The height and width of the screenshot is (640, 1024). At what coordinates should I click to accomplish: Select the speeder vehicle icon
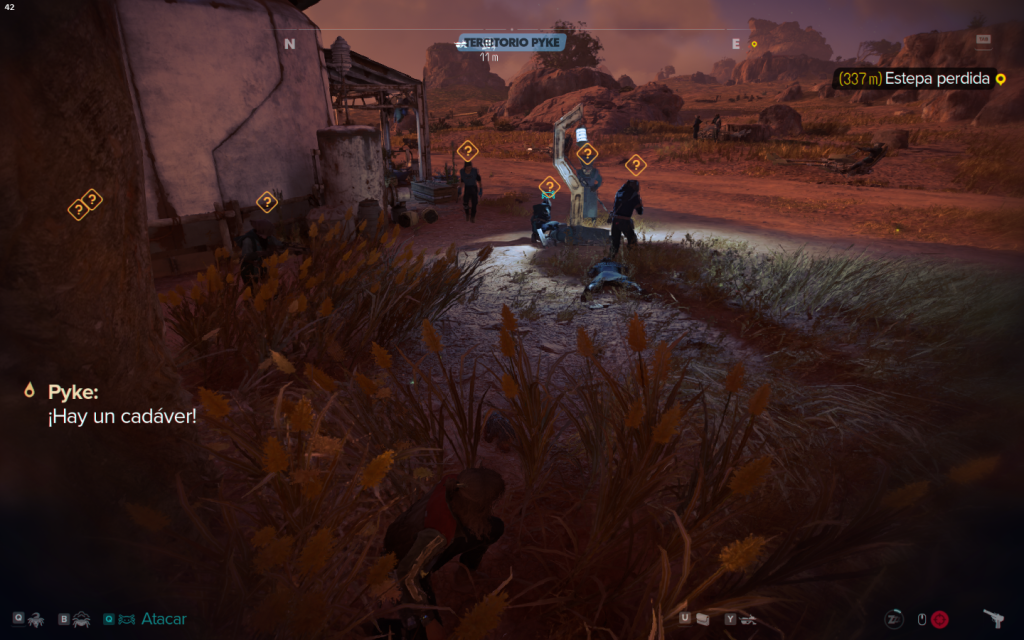[x=748, y=619]
